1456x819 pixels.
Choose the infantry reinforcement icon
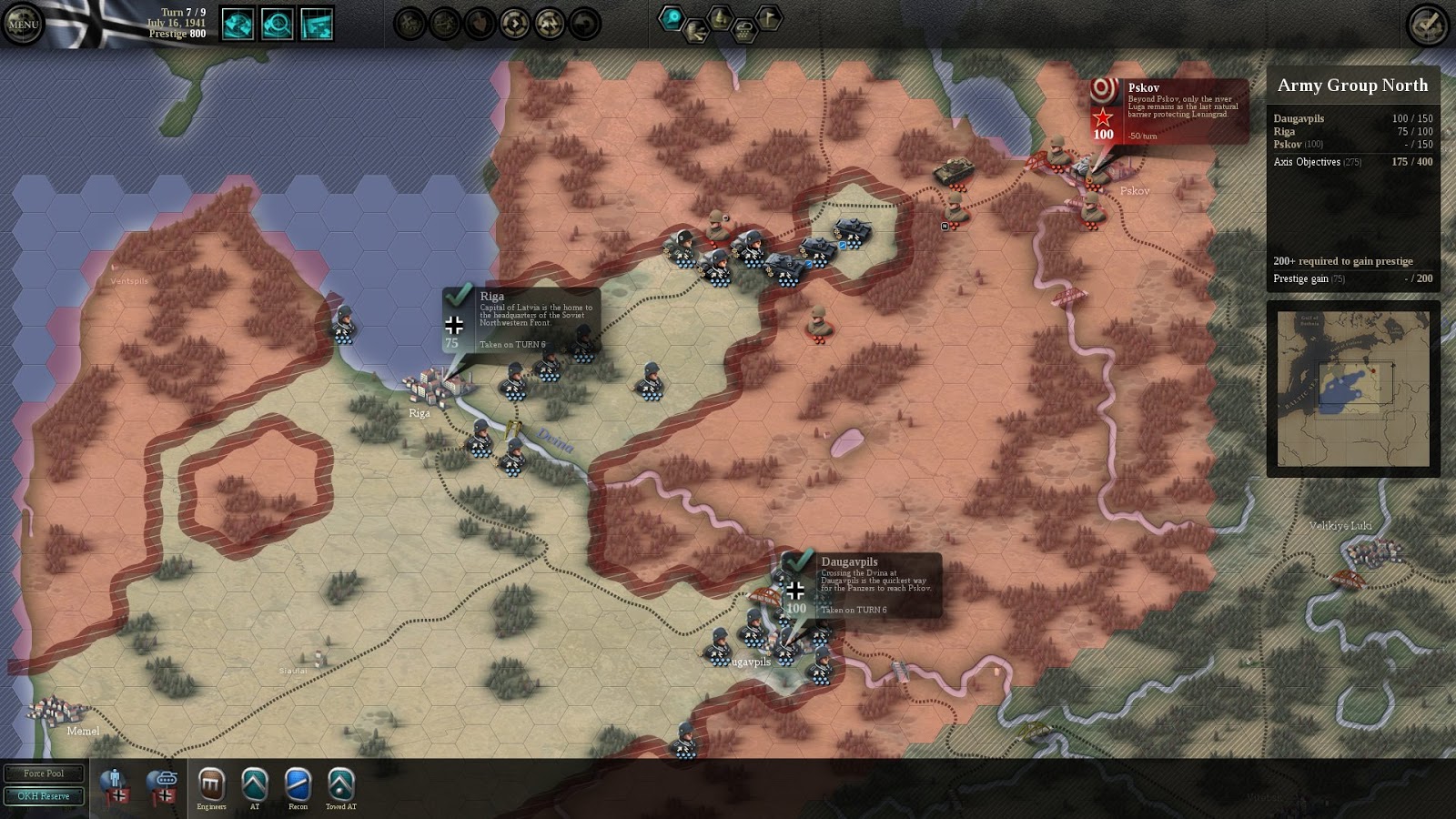tap(115, 785)
